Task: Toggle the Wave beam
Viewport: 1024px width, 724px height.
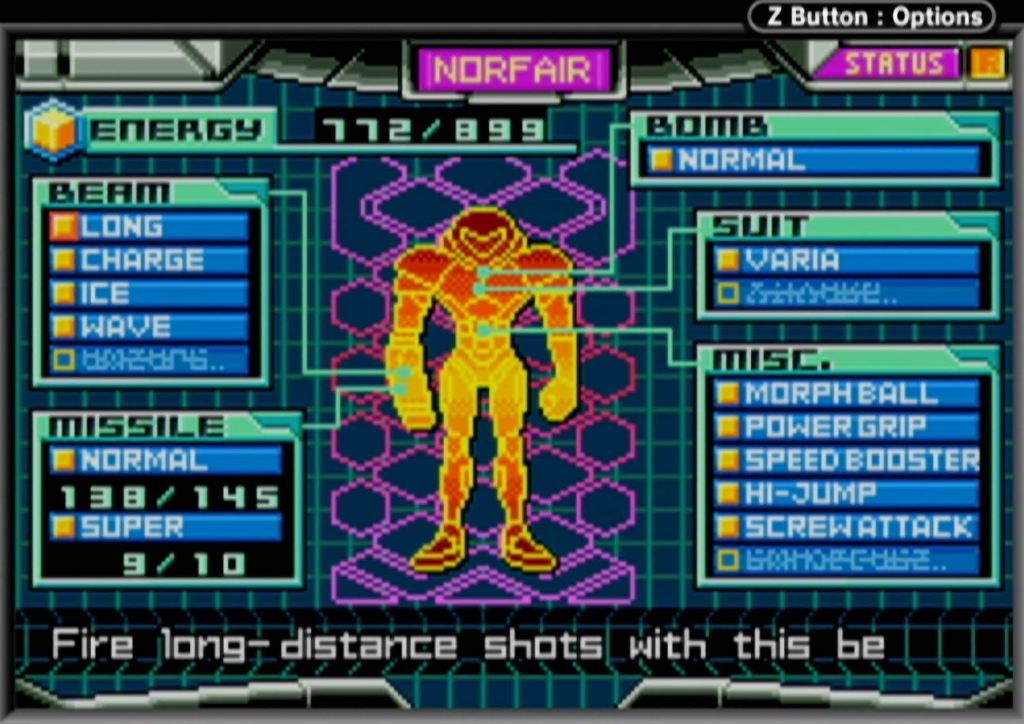Action: (150, 326)
